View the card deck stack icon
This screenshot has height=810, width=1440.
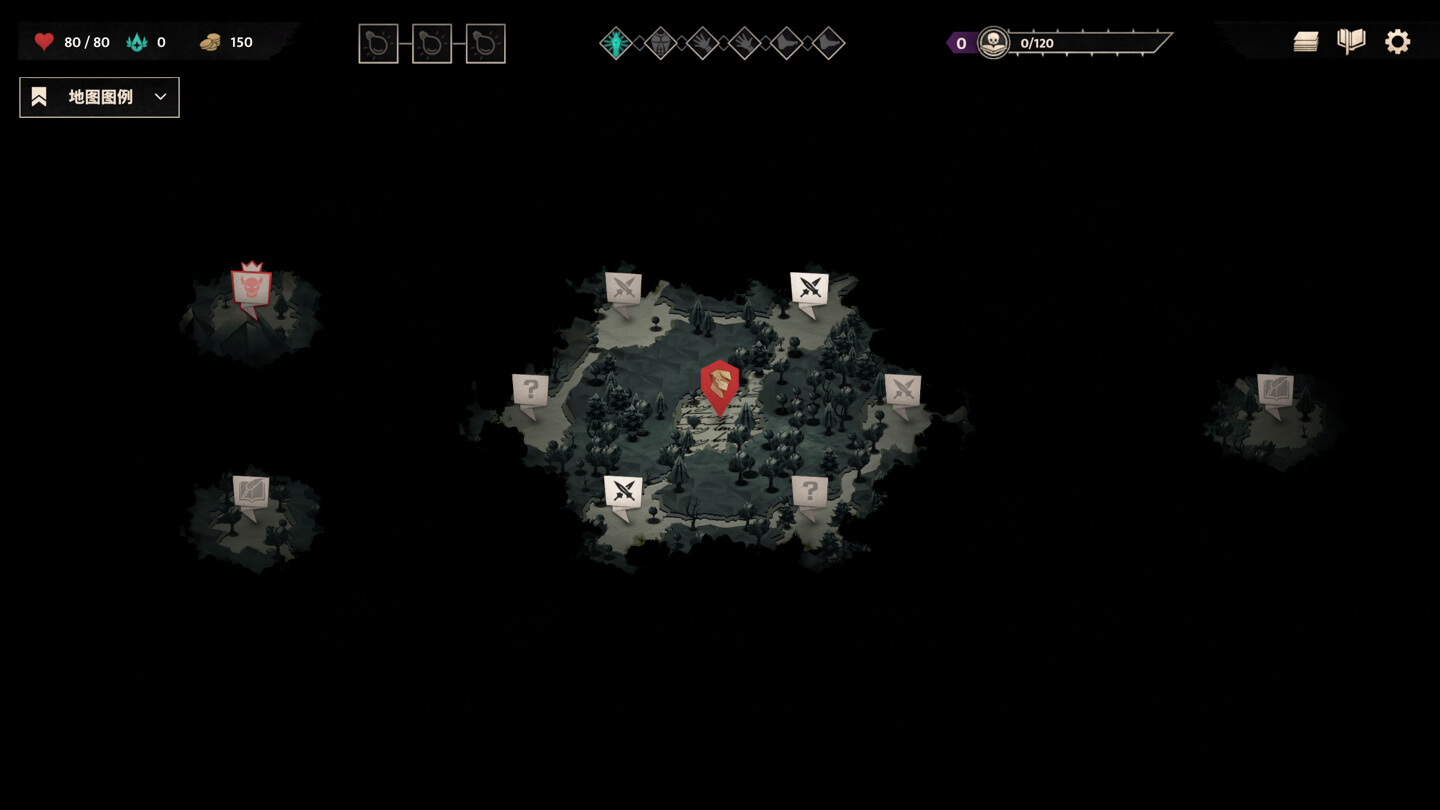coord(1305,42)
